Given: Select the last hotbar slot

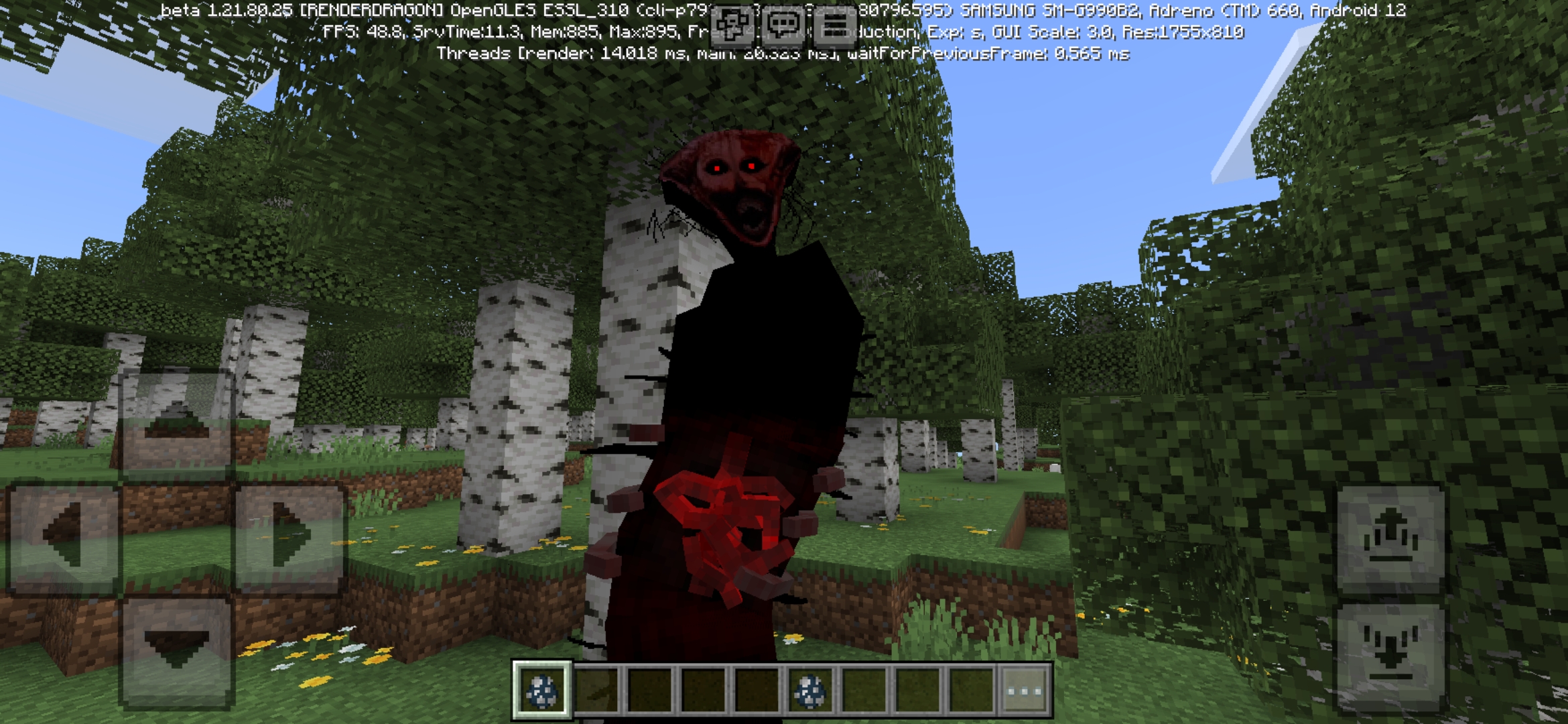Looking at the screenshot, I should pyautogui.click(x=972, y=689).
